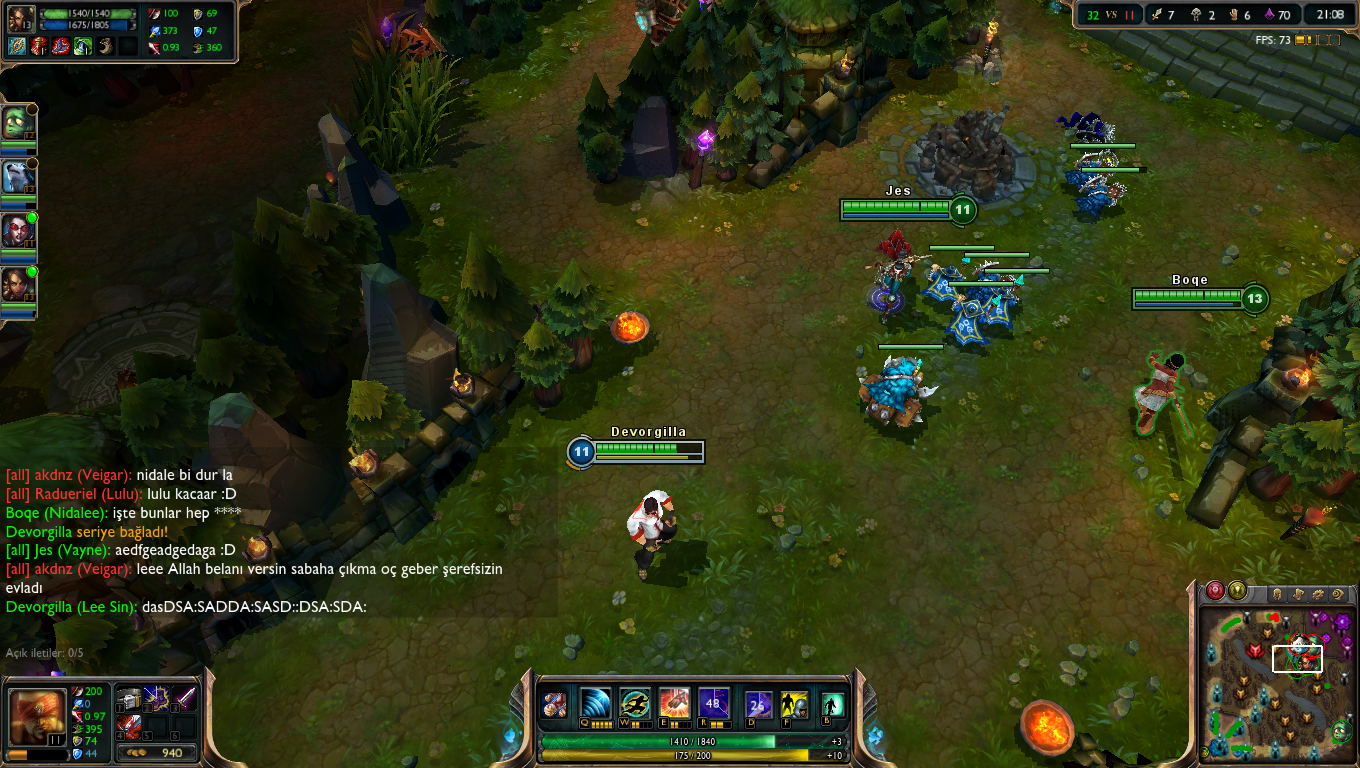Cast Lee Sin's Q Sonic Wave ability

(595, 703)
